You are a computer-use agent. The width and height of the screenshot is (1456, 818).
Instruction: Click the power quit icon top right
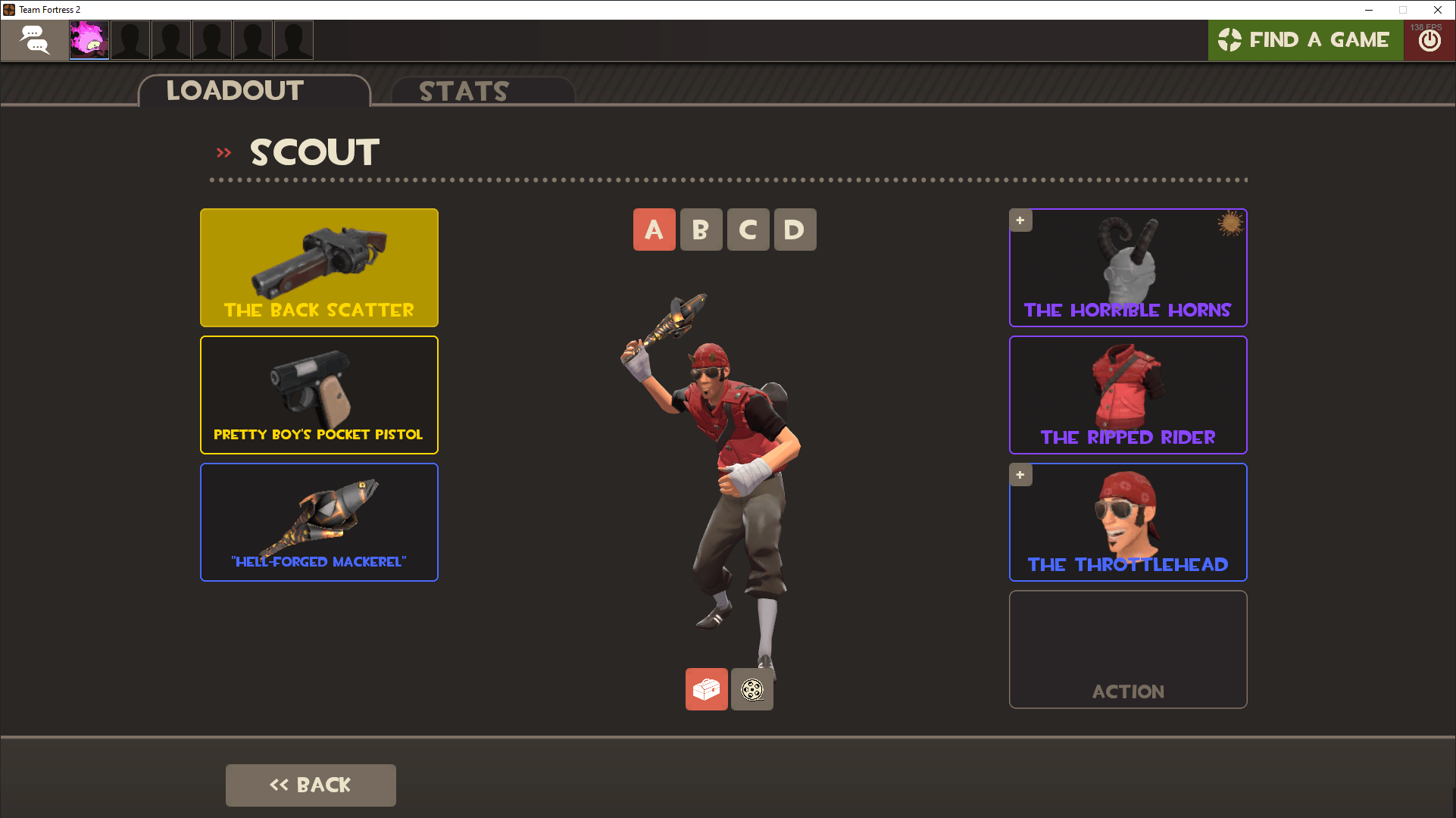(1430, 41)
